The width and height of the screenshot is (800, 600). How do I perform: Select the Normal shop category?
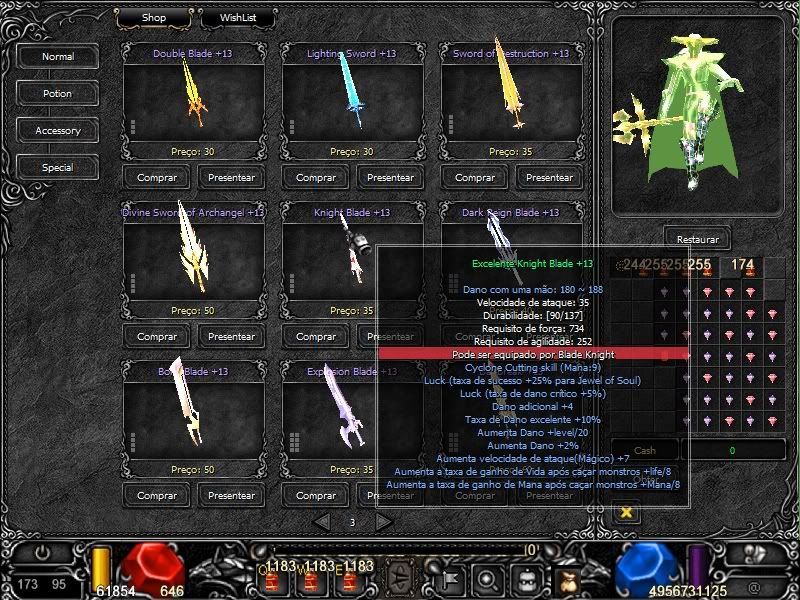(x=58, y=57)
